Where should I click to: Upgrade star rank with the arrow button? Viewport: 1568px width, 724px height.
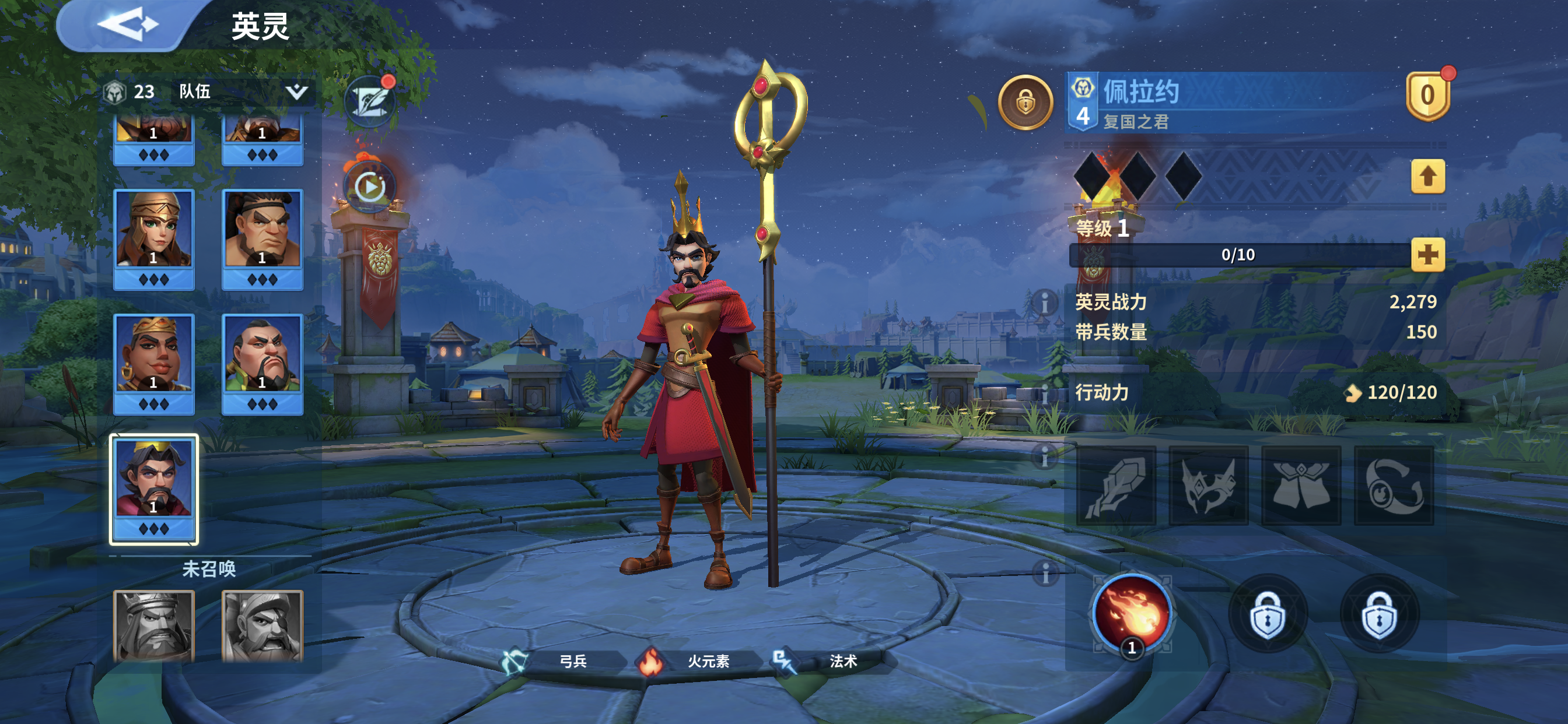(x=1427, y=177)
